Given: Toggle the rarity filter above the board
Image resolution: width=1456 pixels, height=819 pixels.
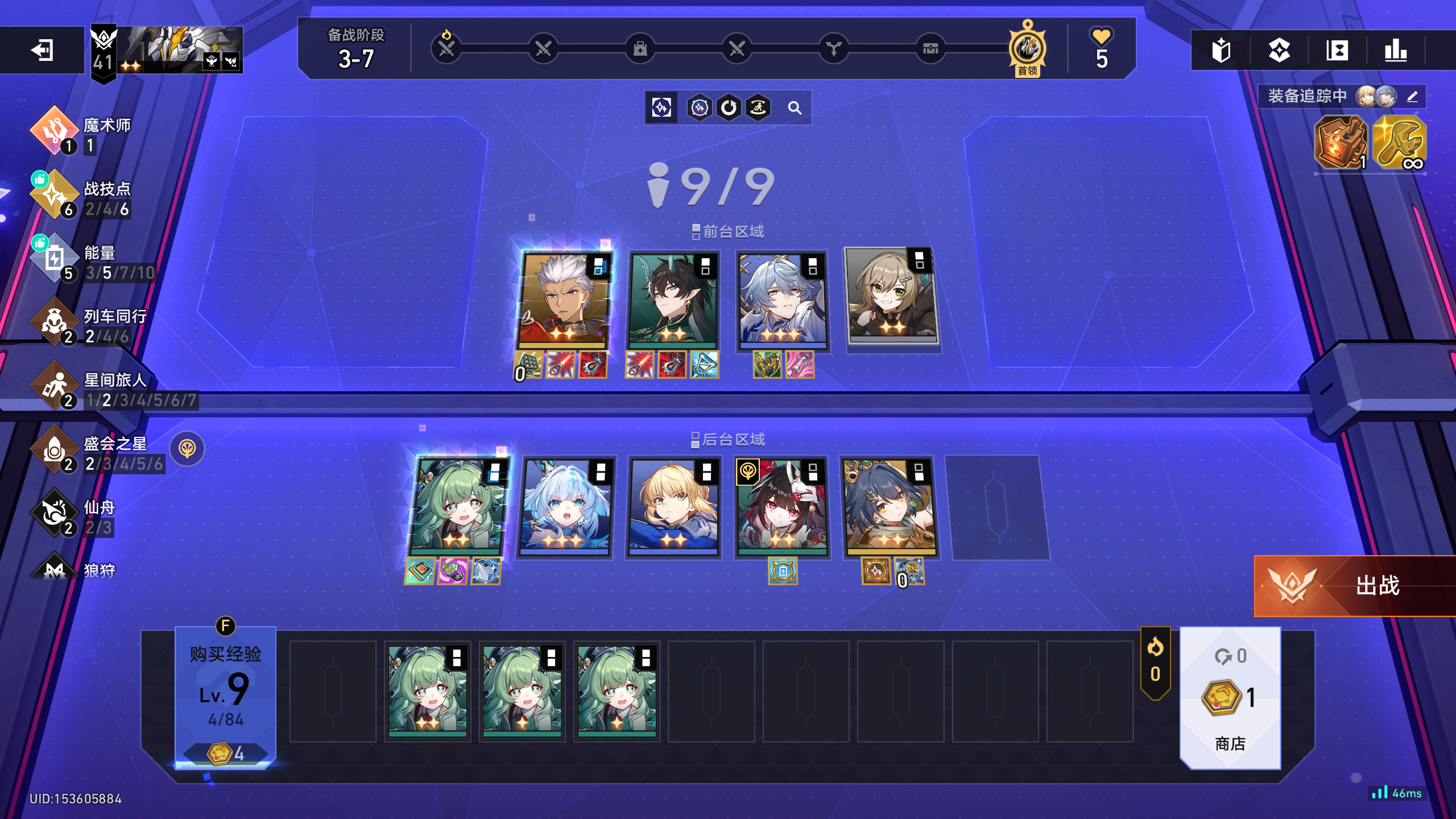Looking at the screenshot, I should tap(698, 107).
